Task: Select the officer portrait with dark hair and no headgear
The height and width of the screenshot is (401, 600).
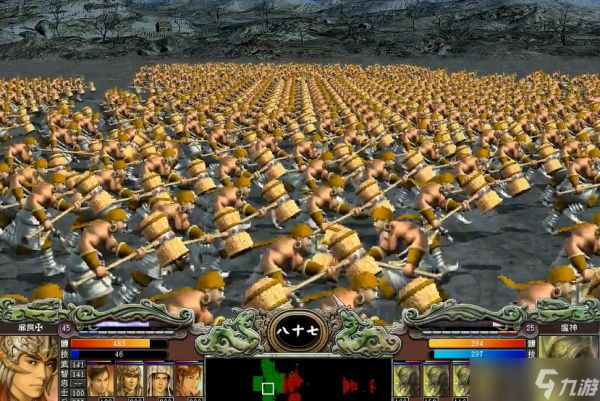Action: (x=99, y=381)
